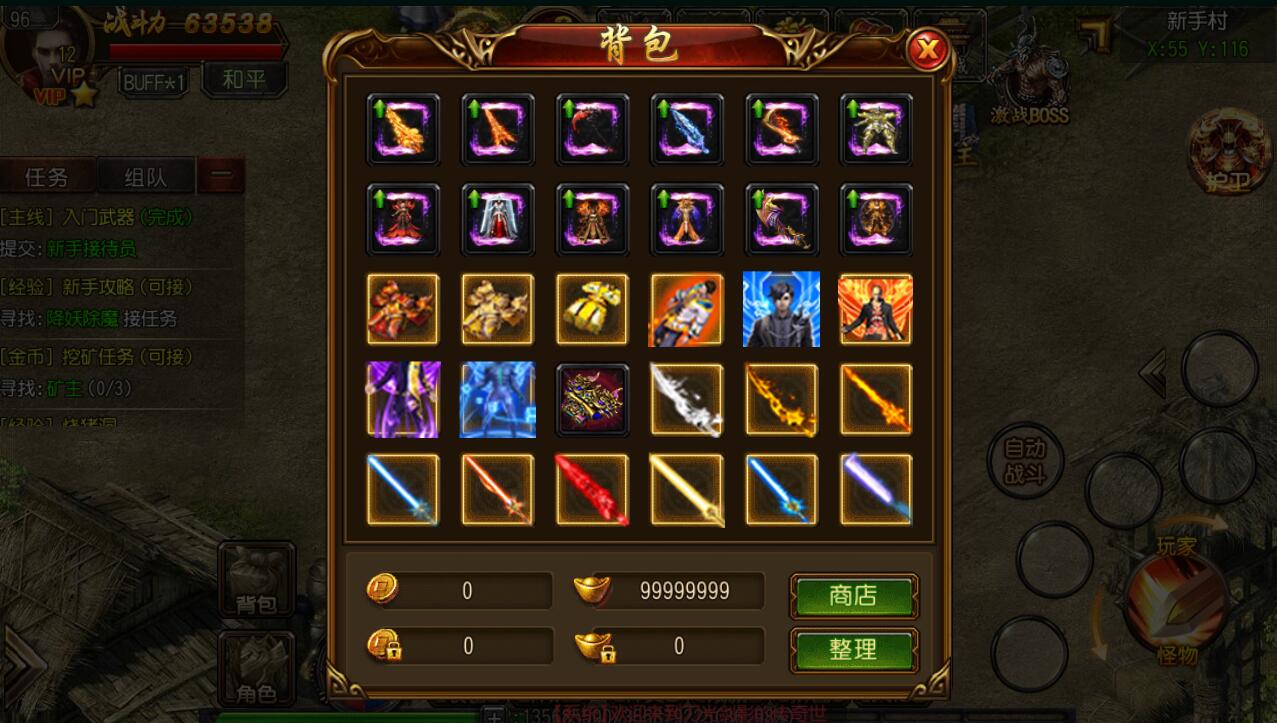Switch to the 任务 quest tab
Screen dimensions: 1277x723
[47, 178]
